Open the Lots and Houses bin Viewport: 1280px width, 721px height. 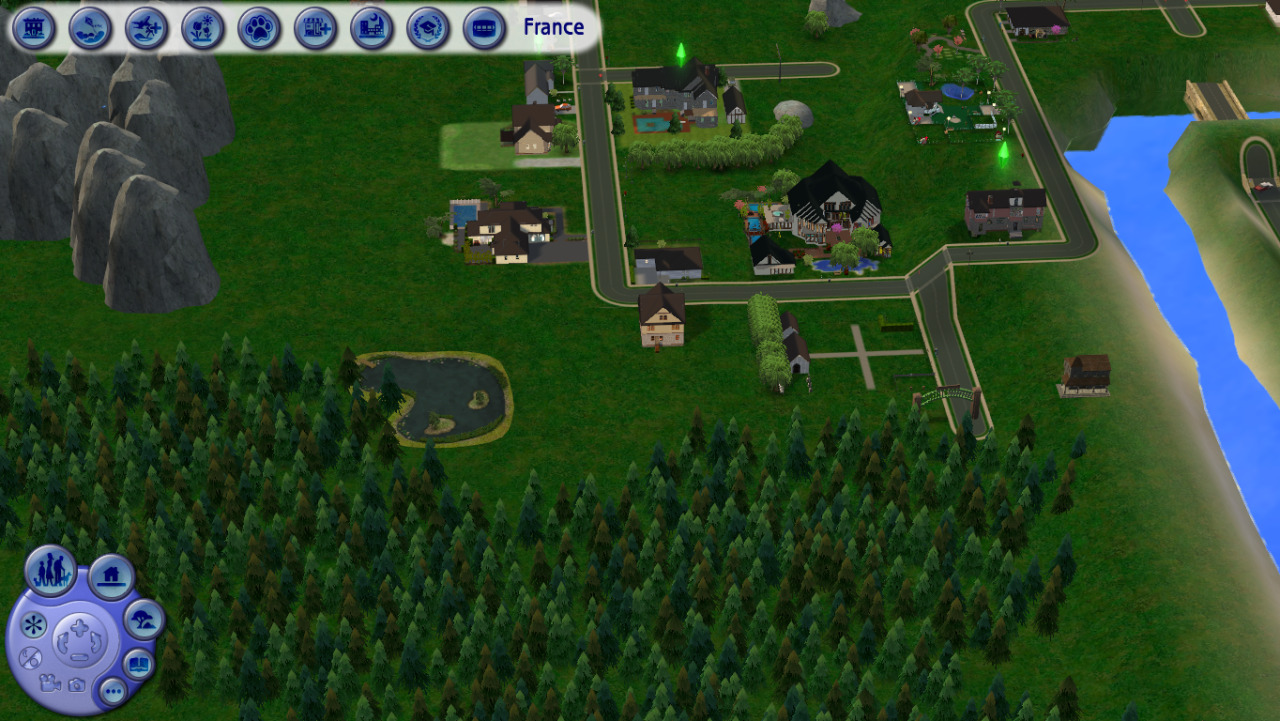pyautogui.click(x=111, y=577)
